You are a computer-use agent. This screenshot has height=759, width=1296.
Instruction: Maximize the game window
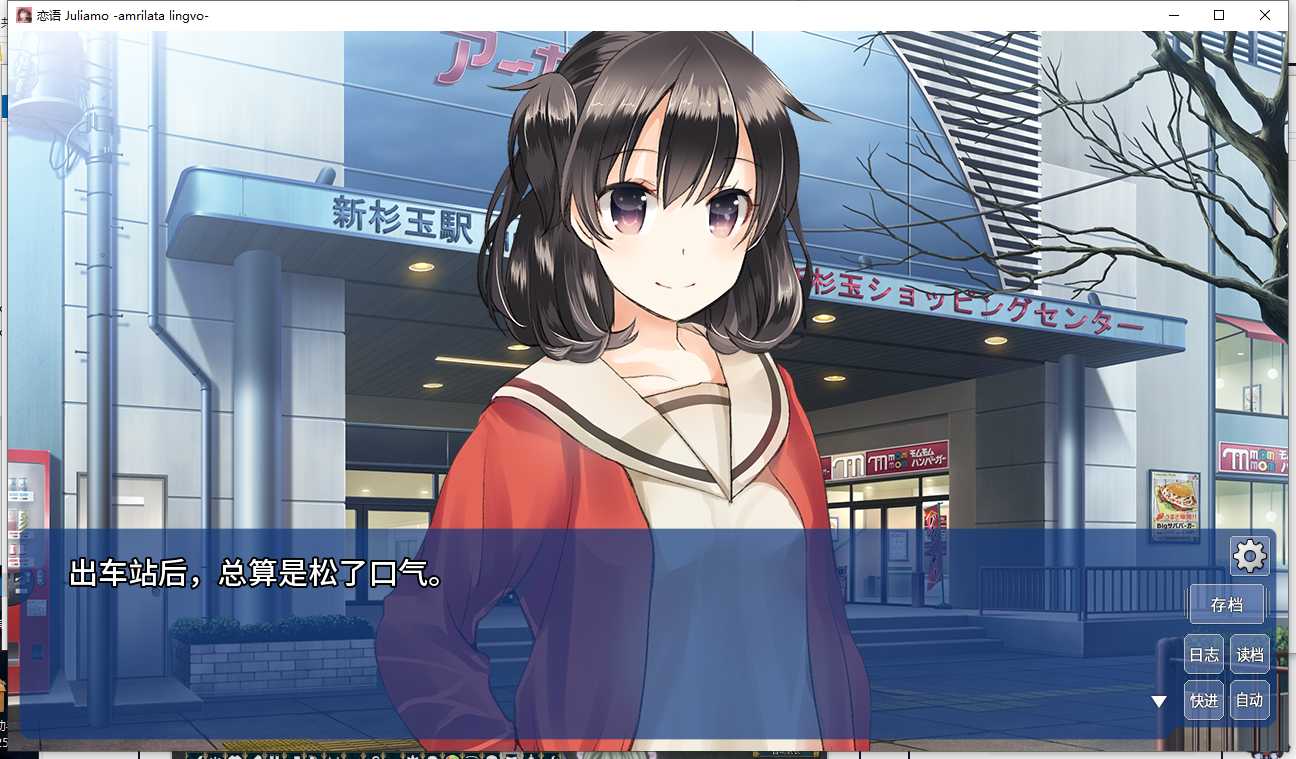(1218, 15)
